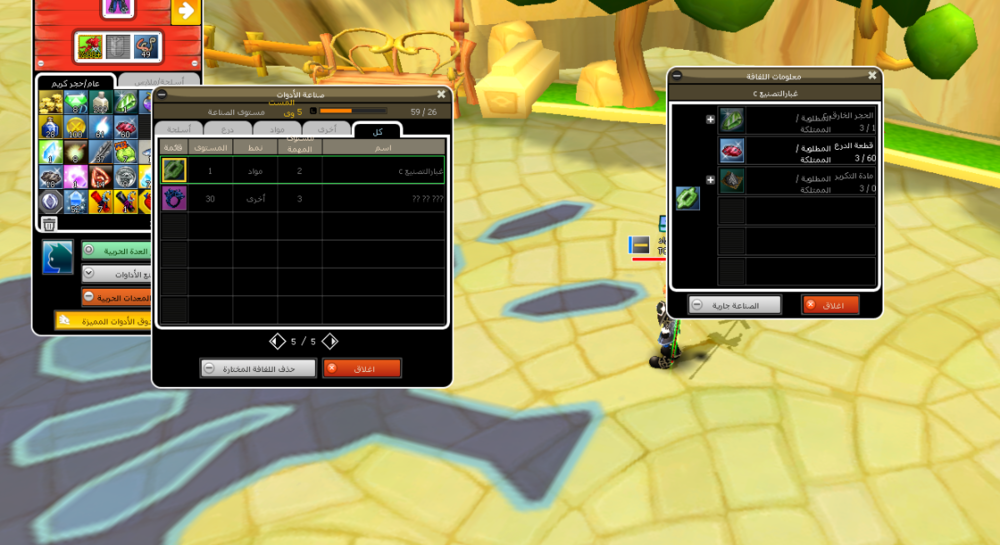
Task: Click the red اغلاق button in crafting window
Action: 361,368
